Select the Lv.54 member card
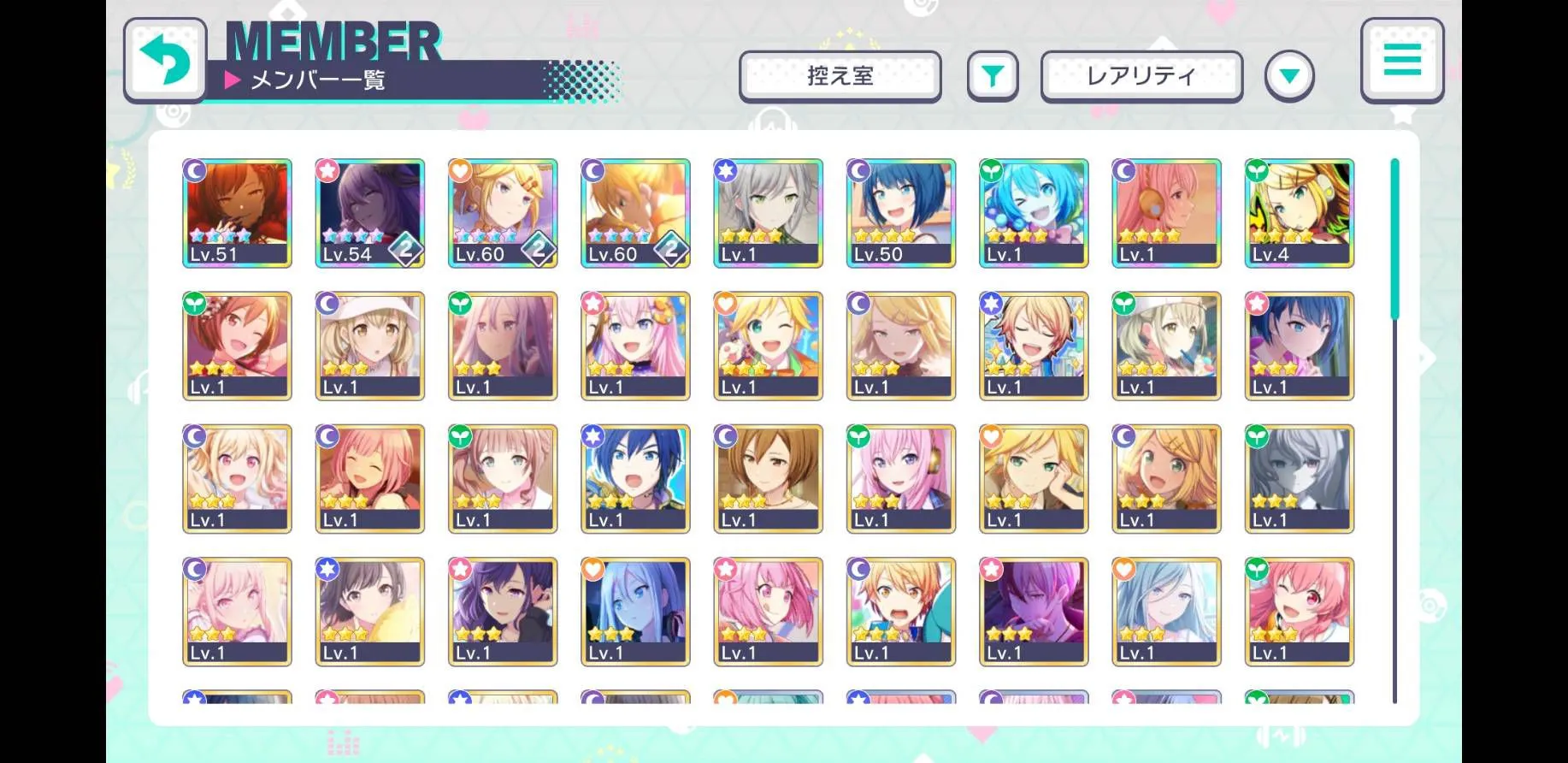 (369, 213)
